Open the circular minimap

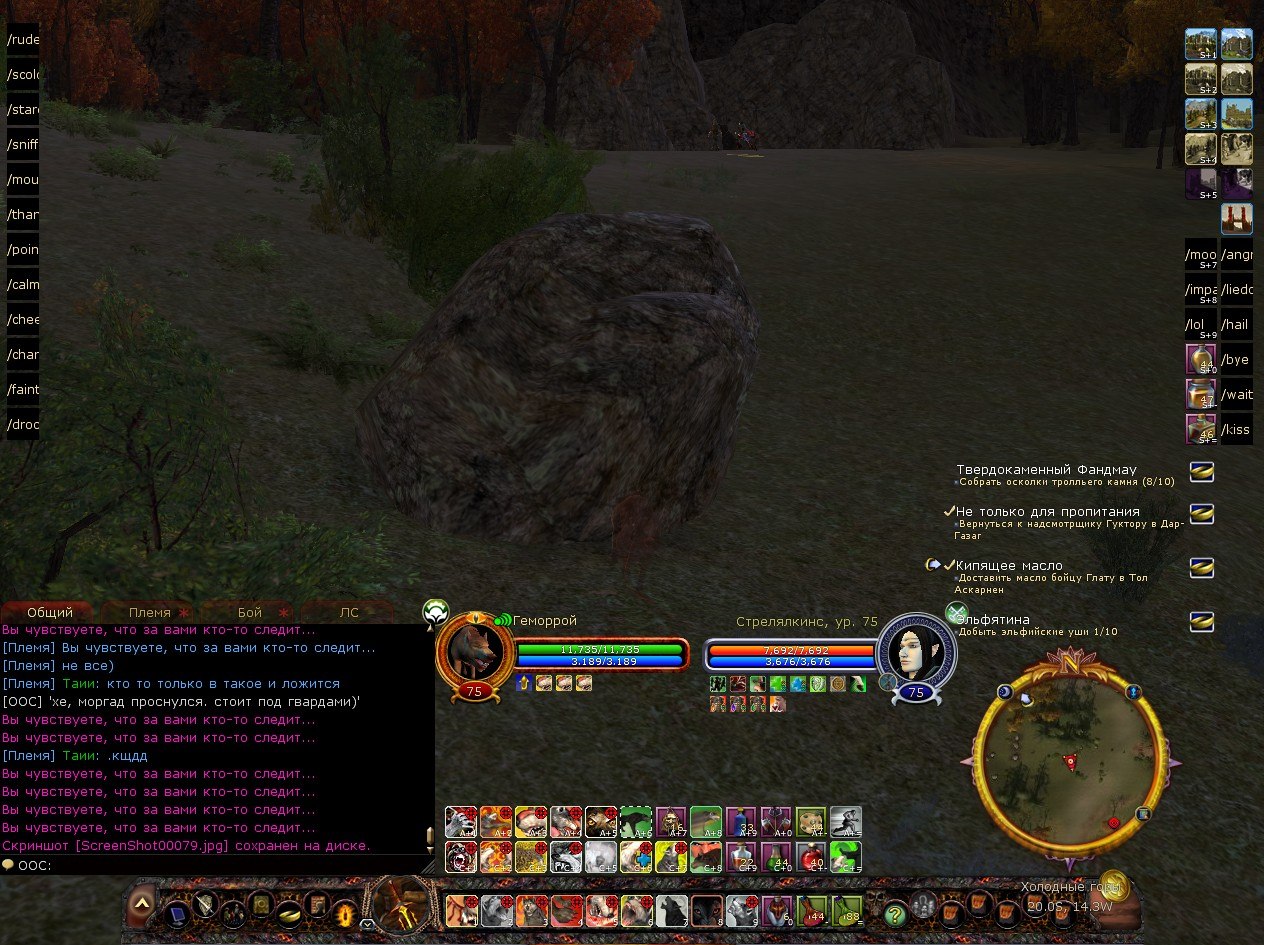(x=1070, y=762)
